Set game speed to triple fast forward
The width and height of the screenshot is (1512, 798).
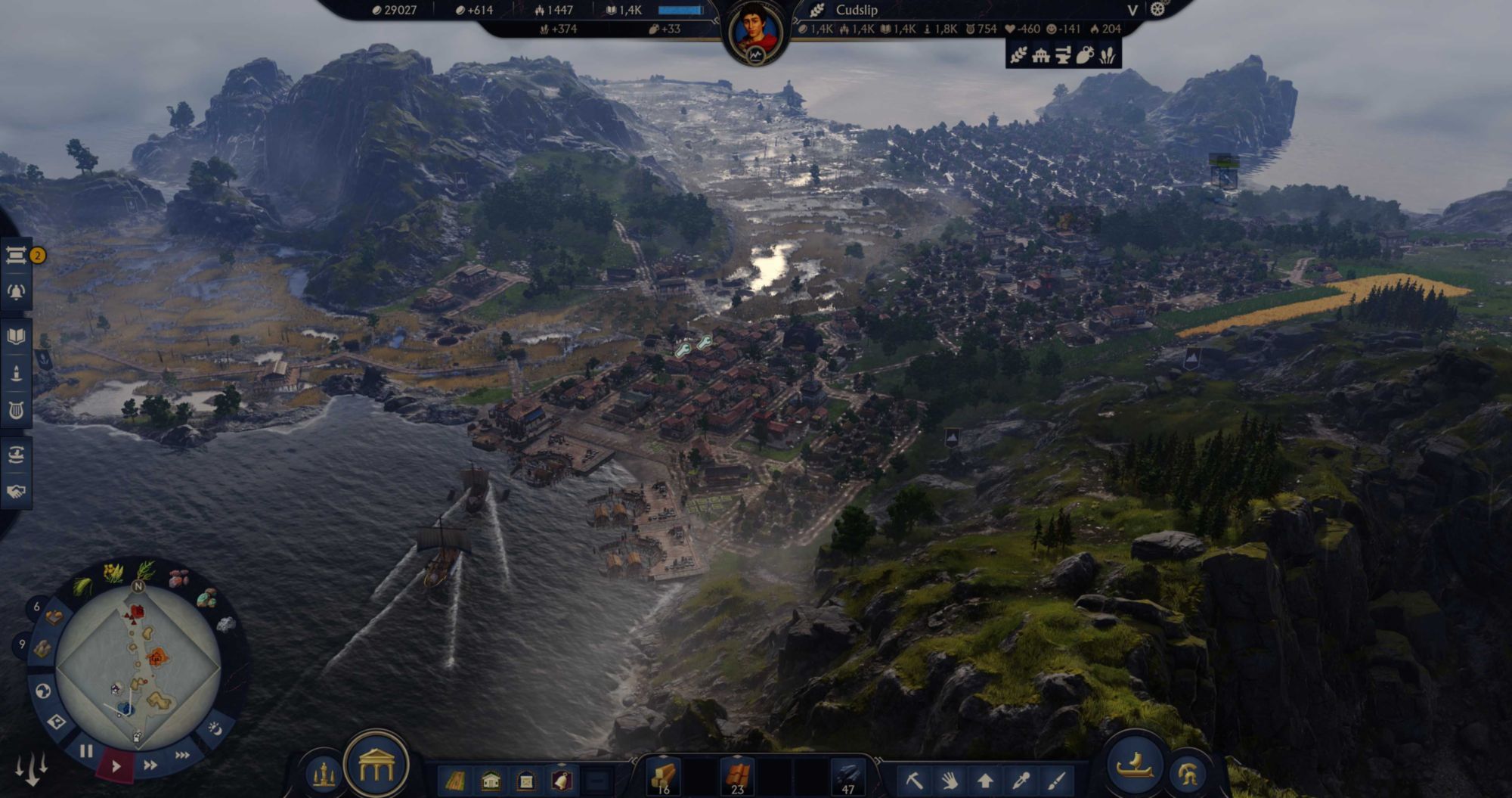(182, 755)
